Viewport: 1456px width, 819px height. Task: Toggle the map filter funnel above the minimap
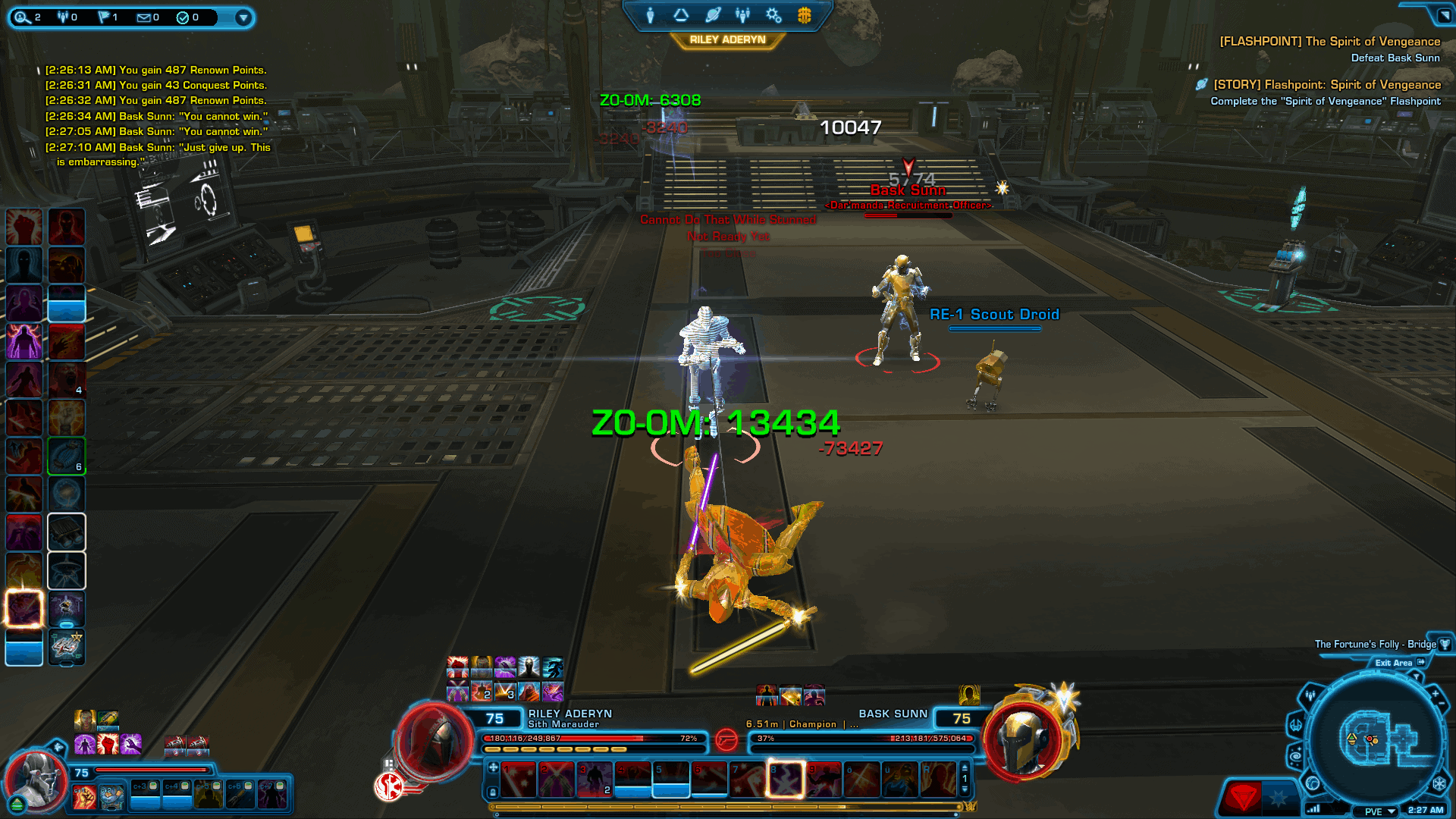pyautogui.click(x=1417, y=676)
